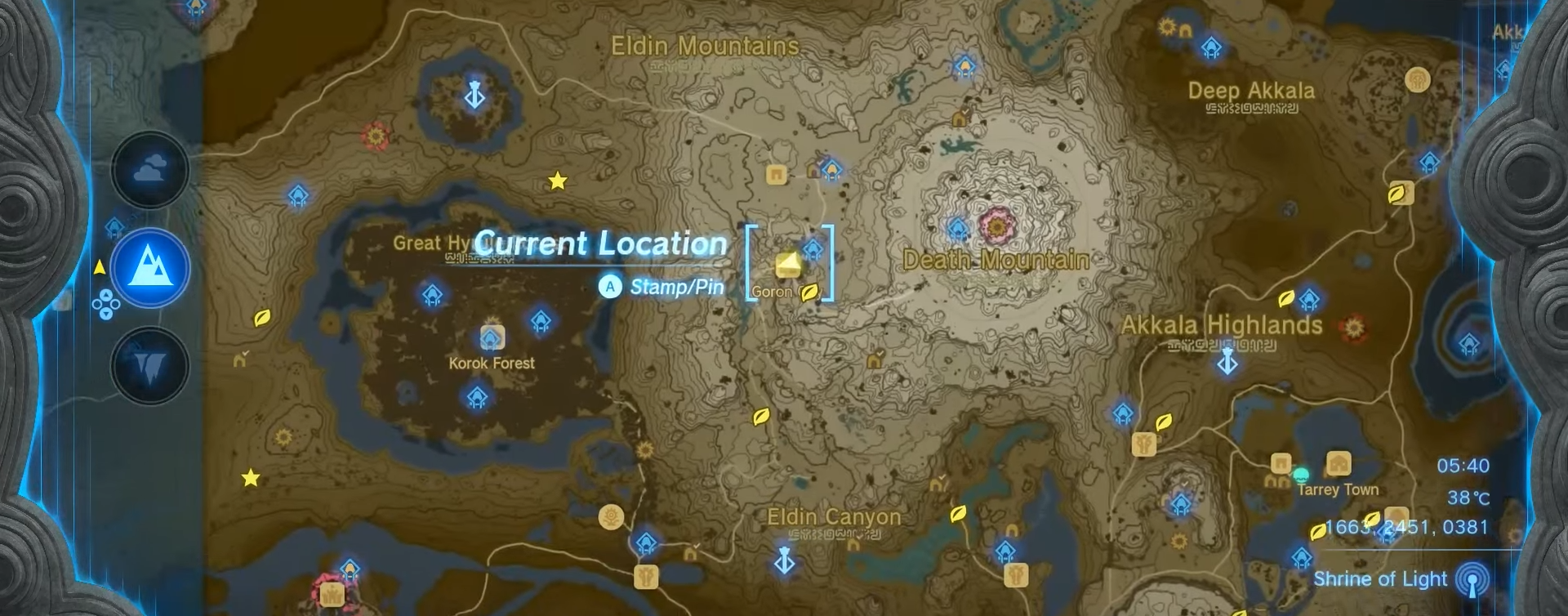Click the yellow triangle pointer on the left sidebar
Image resolution: width=1568 pixels, height=616 pixels.
pos(100,265)
